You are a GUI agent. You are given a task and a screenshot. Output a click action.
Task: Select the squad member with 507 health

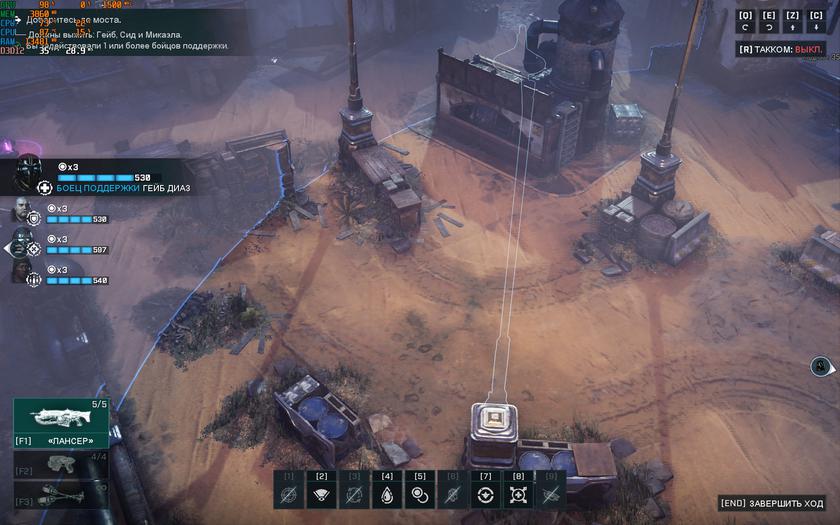point(24,244)
